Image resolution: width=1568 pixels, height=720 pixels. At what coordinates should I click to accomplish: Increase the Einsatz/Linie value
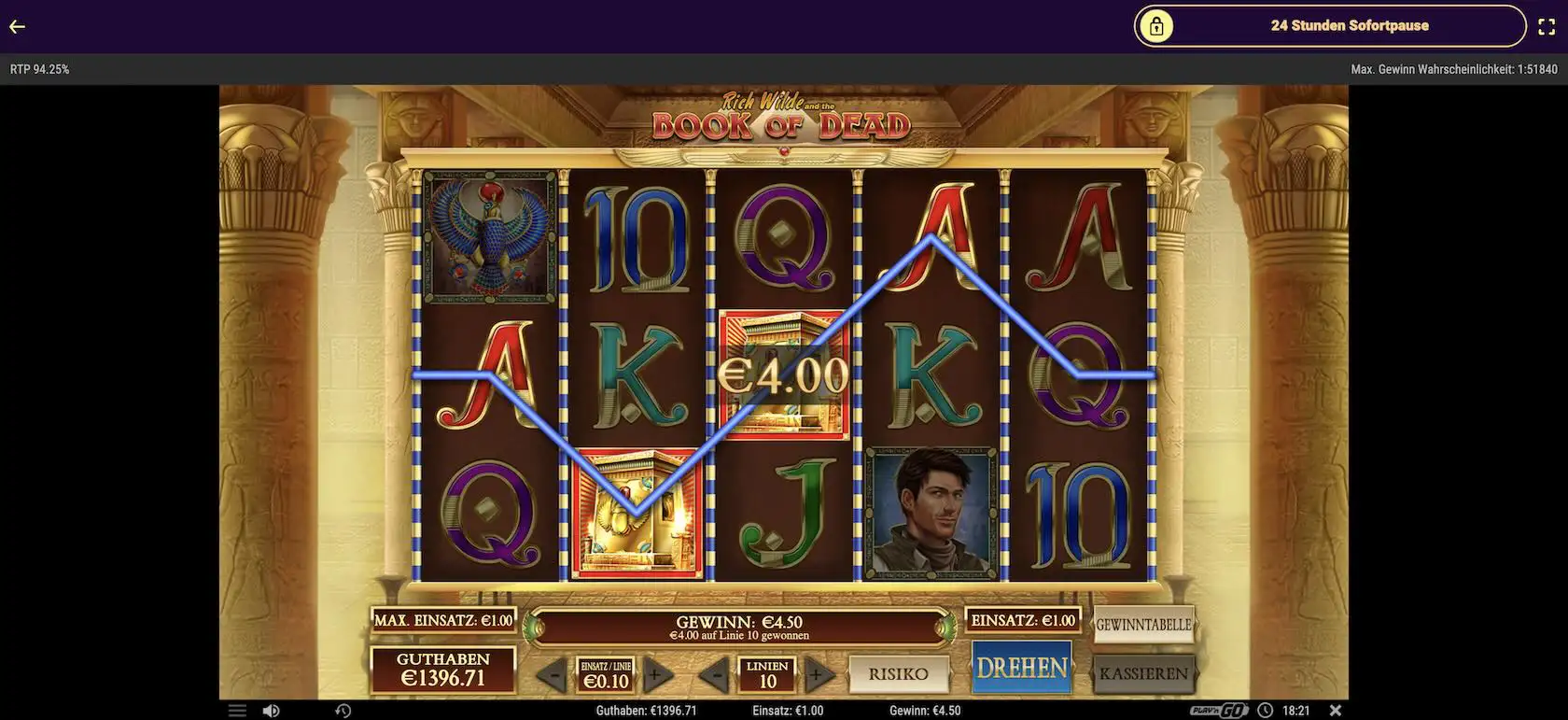(656, 672)
